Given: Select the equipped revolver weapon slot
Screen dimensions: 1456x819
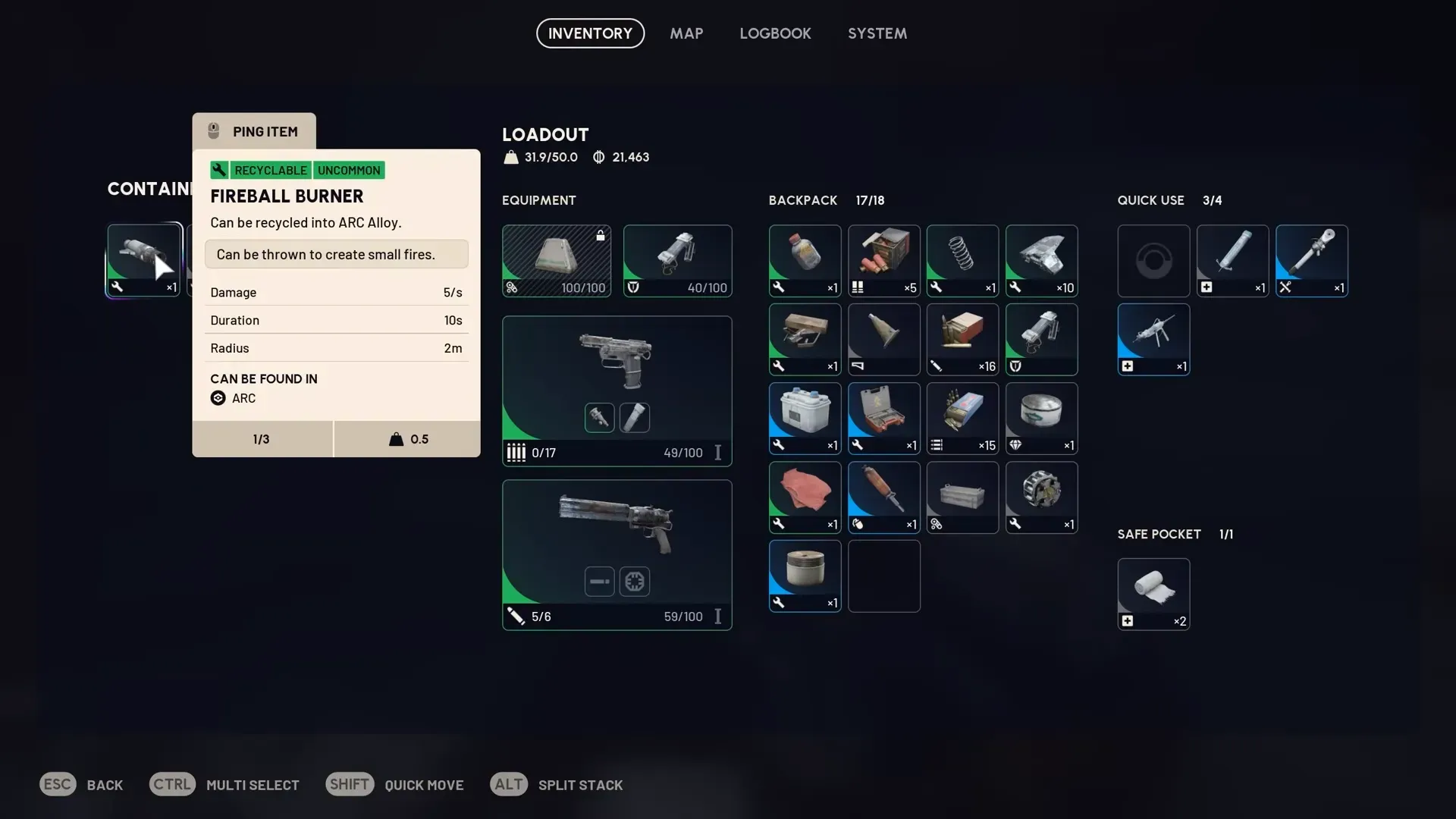Looking at the screenshot, I should point(617,554).
